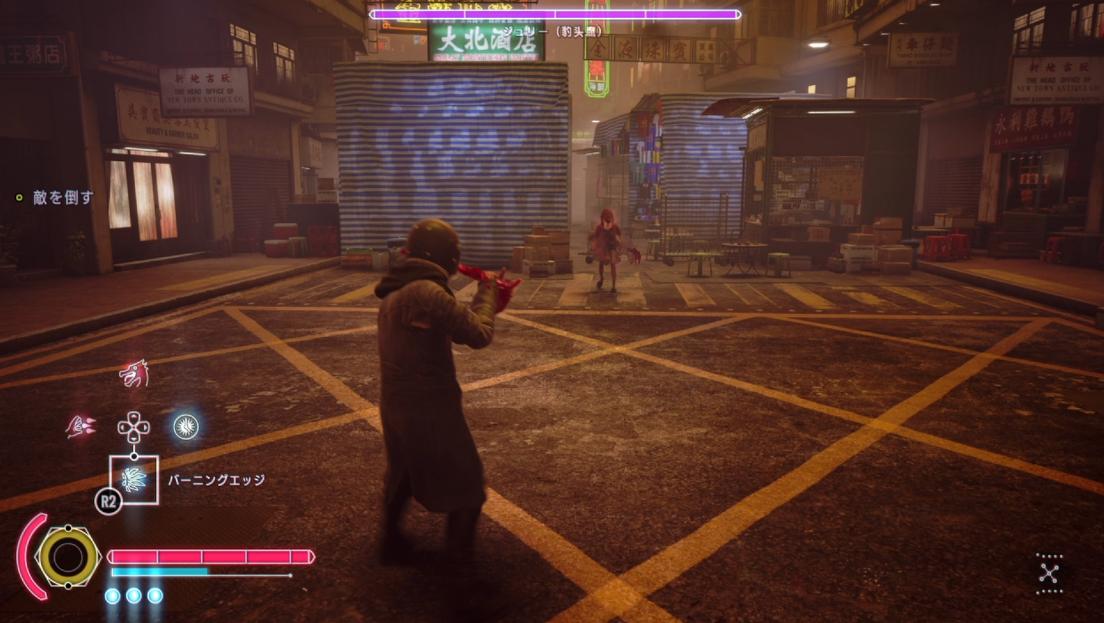Image resolution: width=1104 pixels, height=623 pixels.
Task: Select the red dragon head skill icon
Action: [x=134, y=375]
